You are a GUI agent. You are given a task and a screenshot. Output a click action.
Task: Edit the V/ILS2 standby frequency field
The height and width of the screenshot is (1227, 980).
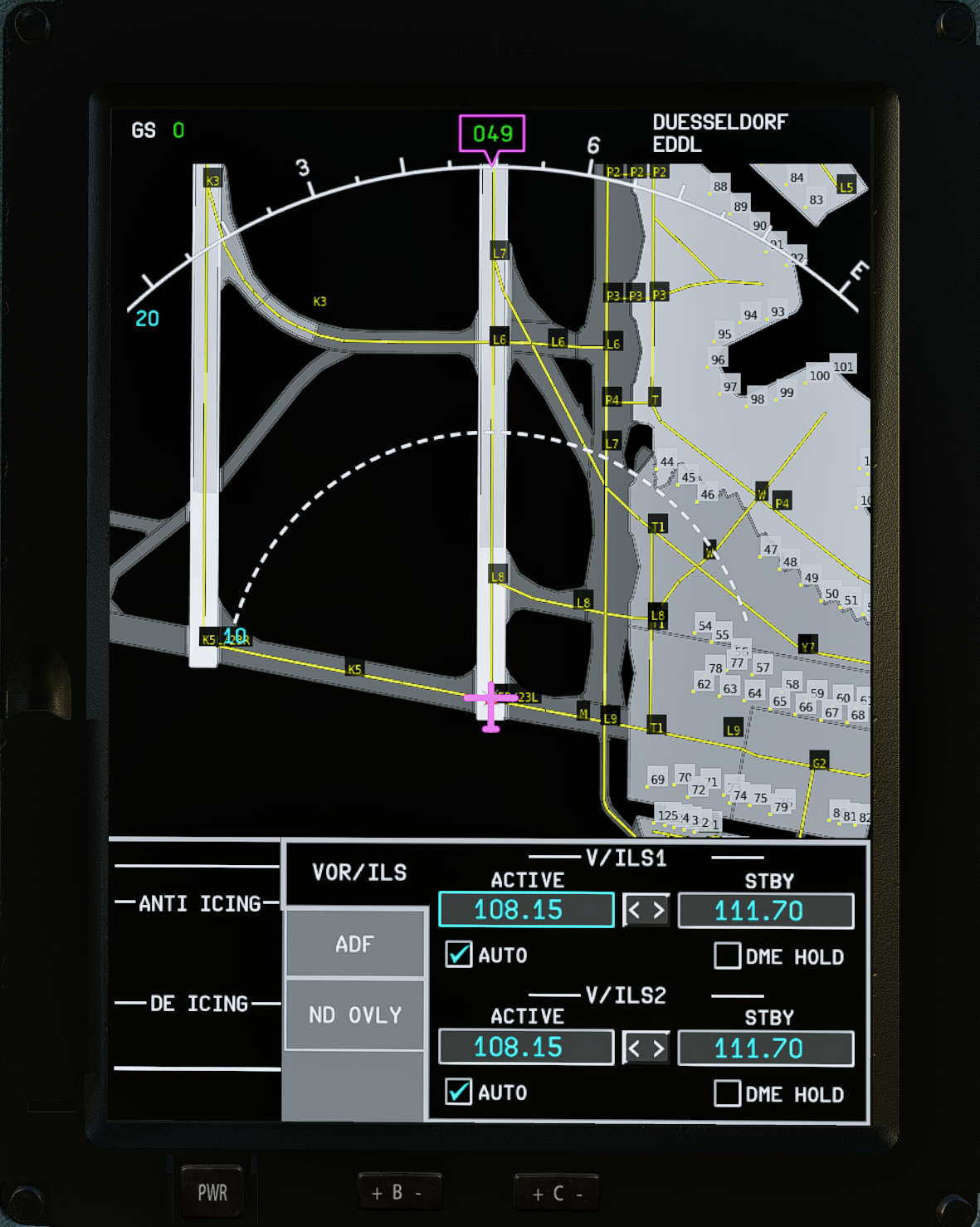coord(765,1049)
